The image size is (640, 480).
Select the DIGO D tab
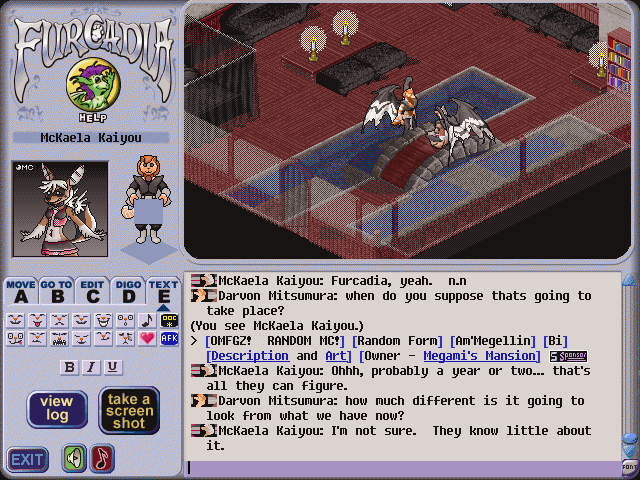(127, 291)
